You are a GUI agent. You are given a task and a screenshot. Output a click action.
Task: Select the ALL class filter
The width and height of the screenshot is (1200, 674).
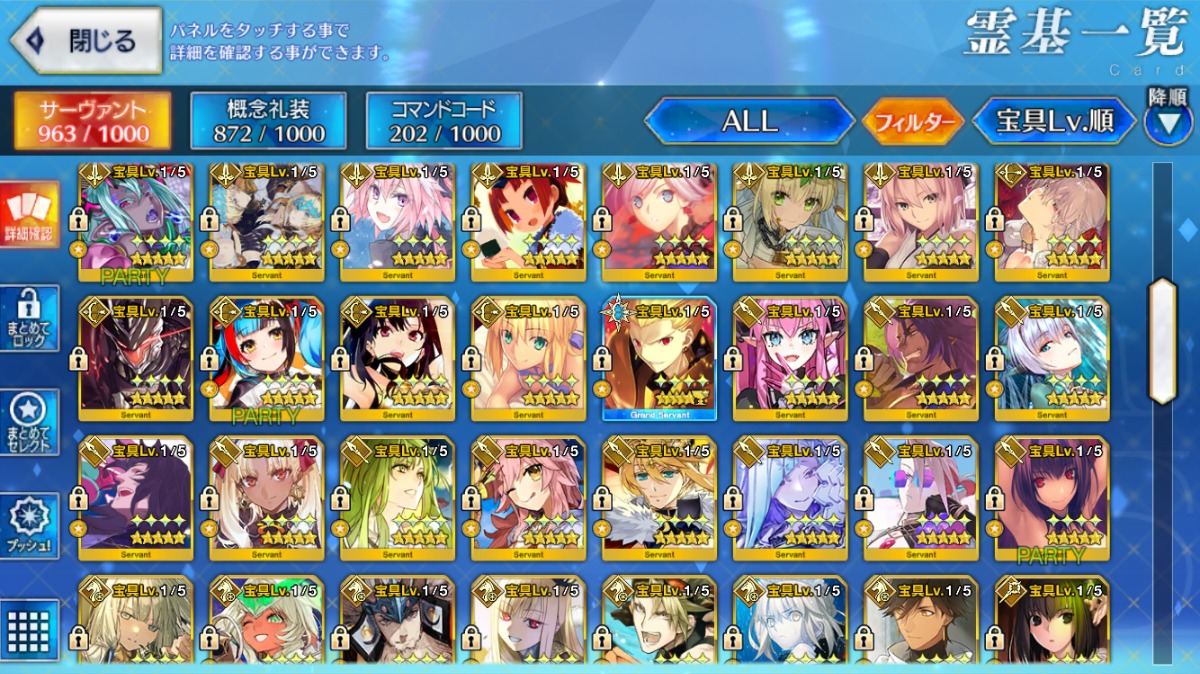[749, 121]
